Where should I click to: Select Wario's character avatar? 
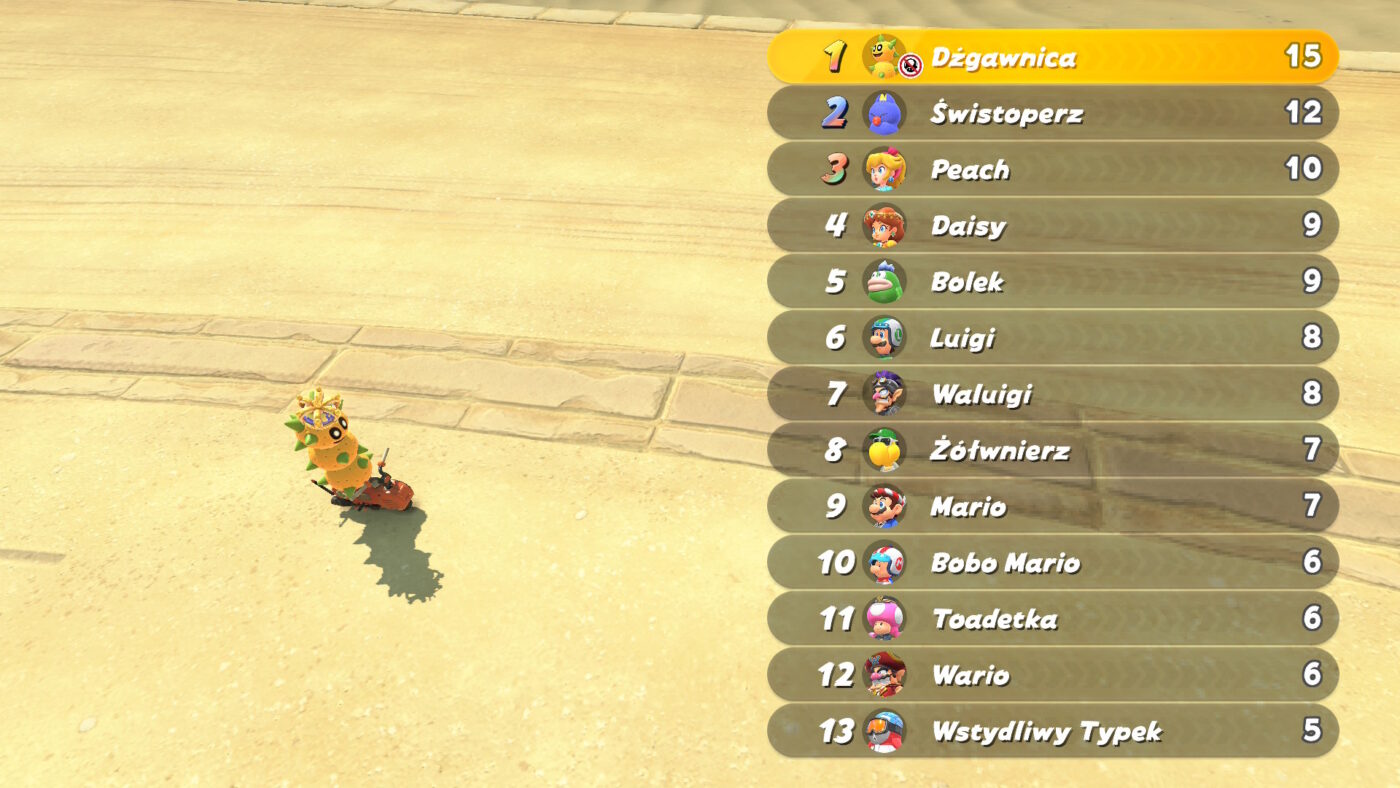tap(883, 675)
